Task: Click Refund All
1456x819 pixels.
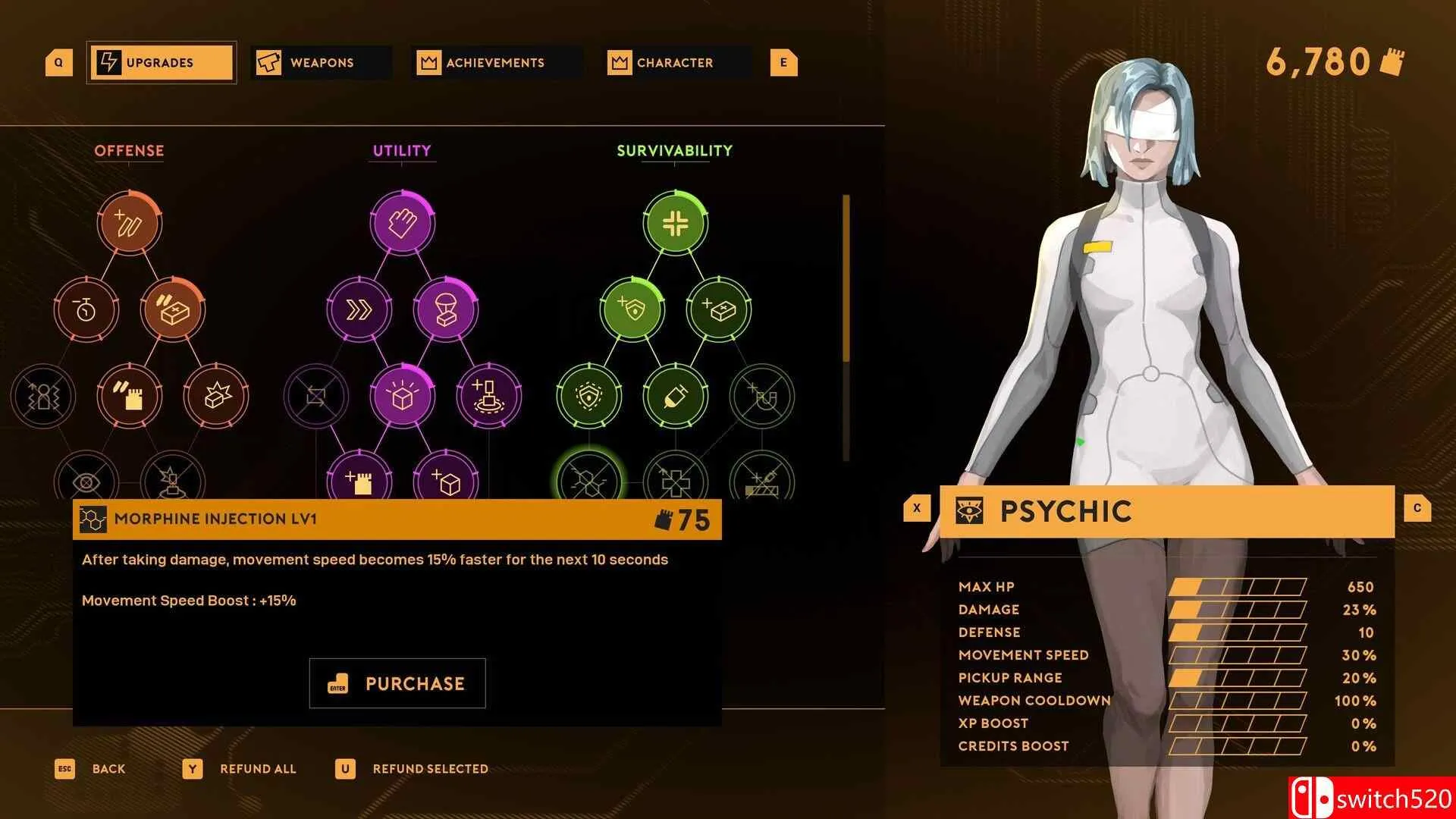Action: (257, 769)
